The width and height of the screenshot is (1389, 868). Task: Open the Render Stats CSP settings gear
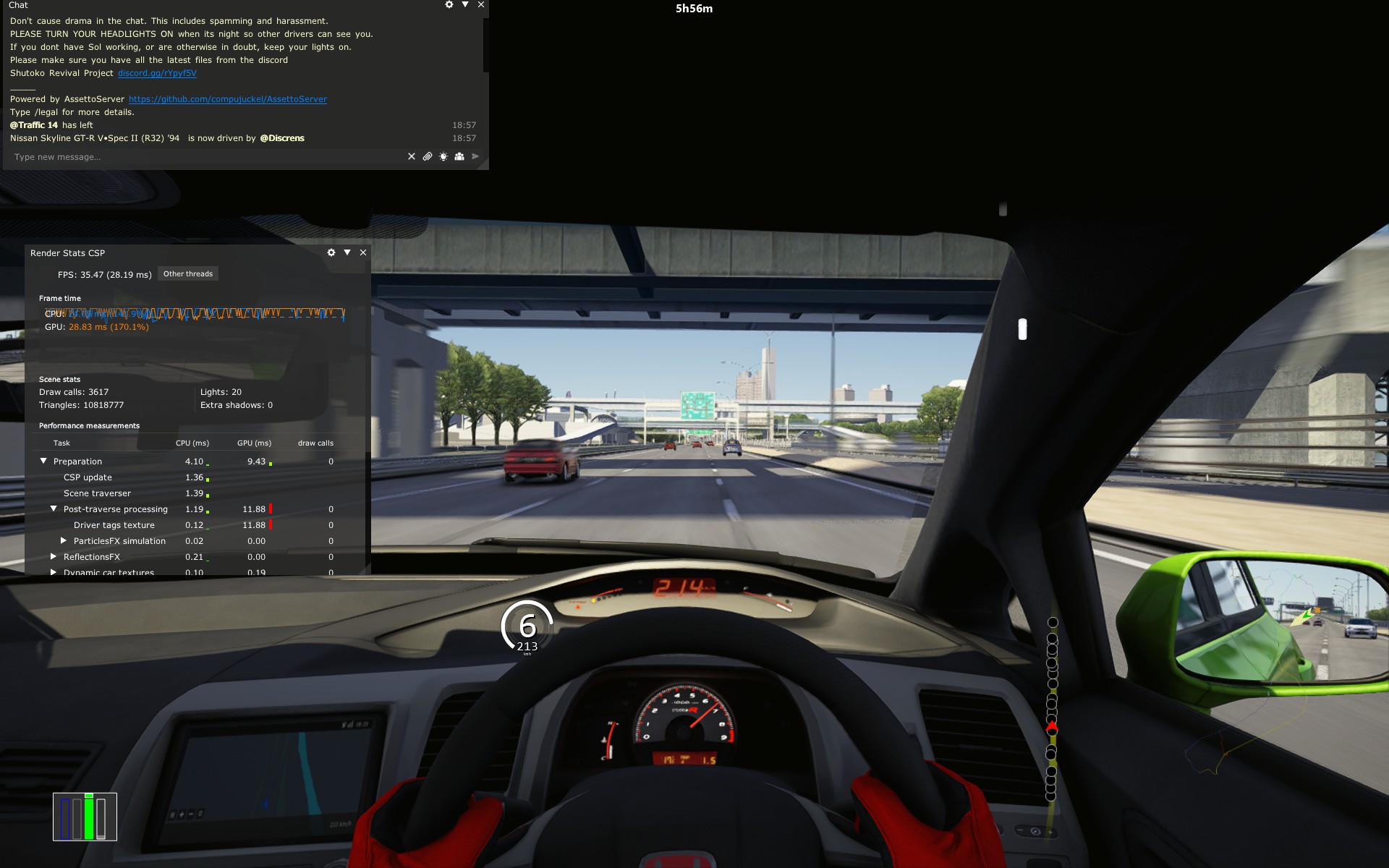pos(331,252)
